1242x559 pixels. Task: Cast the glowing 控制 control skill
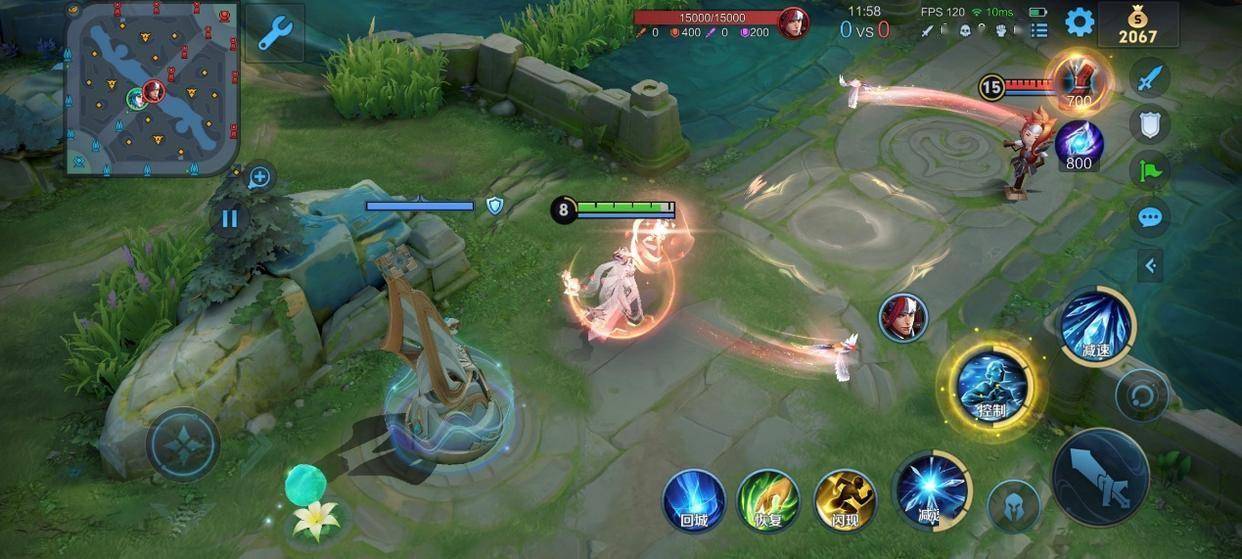point(991,386)
